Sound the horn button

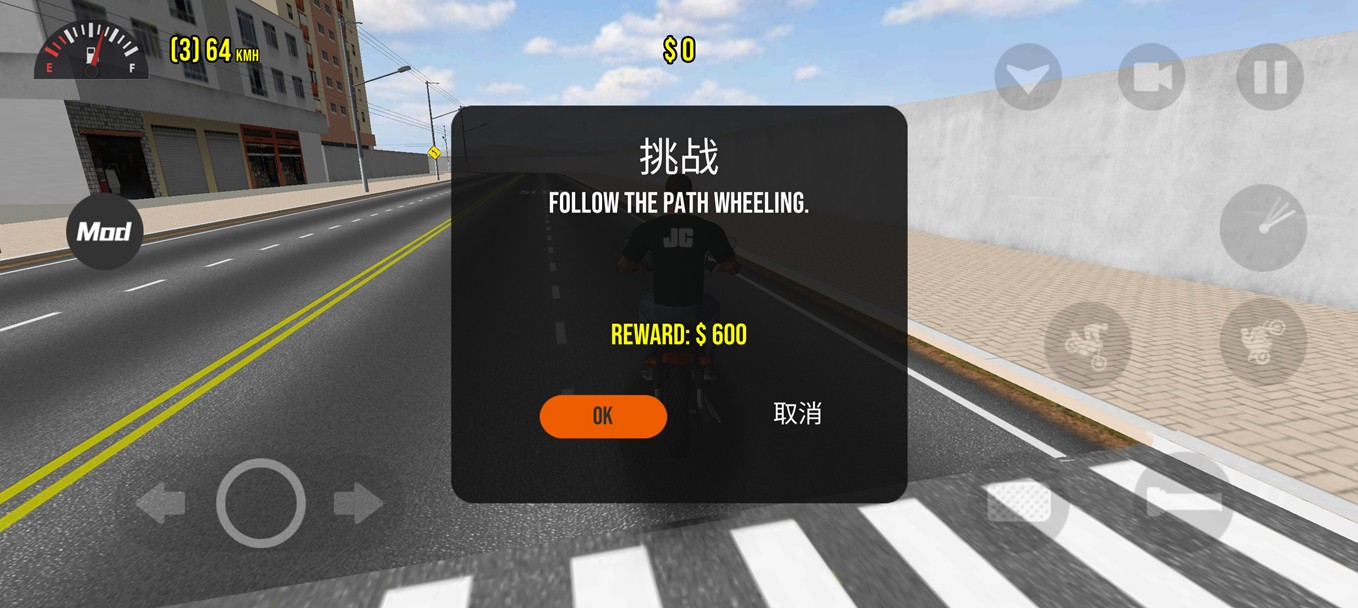(x=1263, y=228)
